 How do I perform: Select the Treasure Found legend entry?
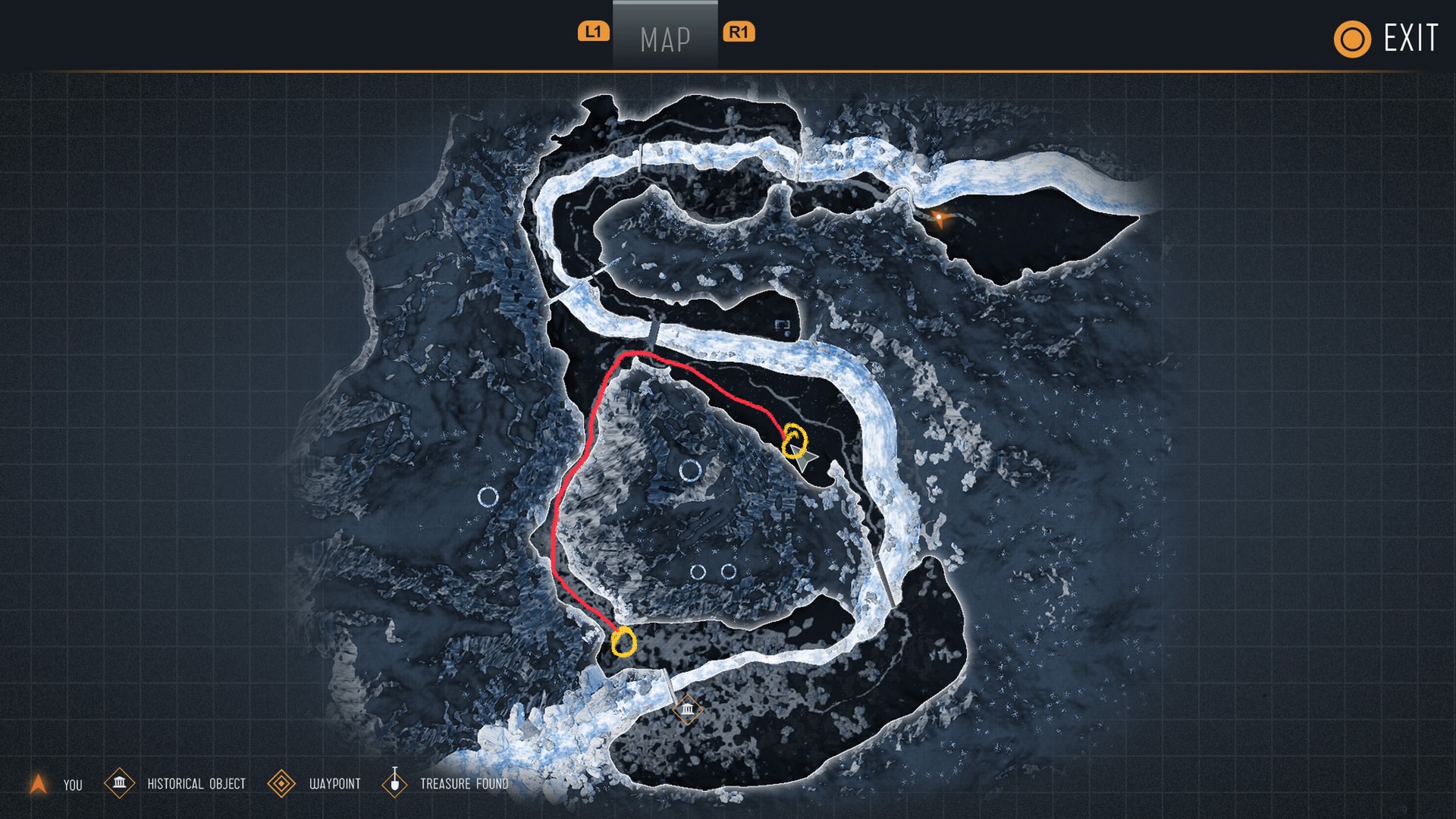point(446,783)
